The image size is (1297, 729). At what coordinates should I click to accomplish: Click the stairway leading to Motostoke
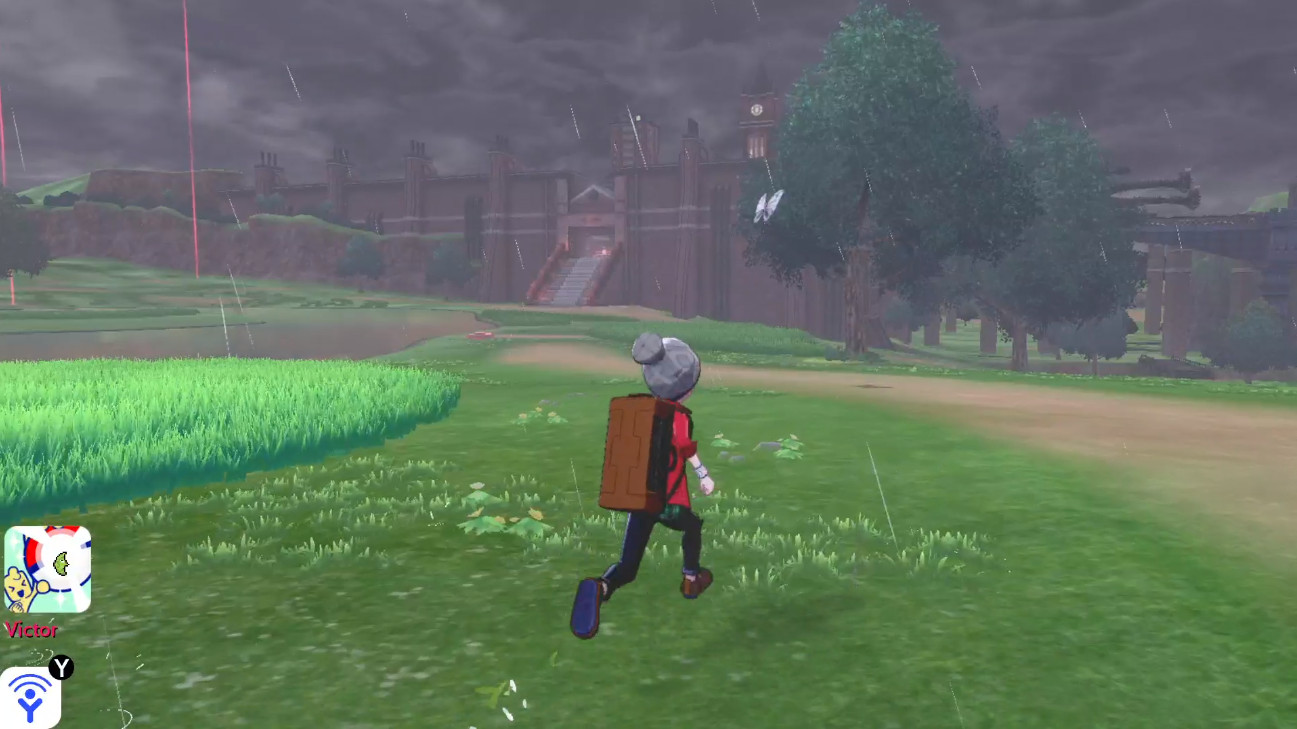(572, 278)
